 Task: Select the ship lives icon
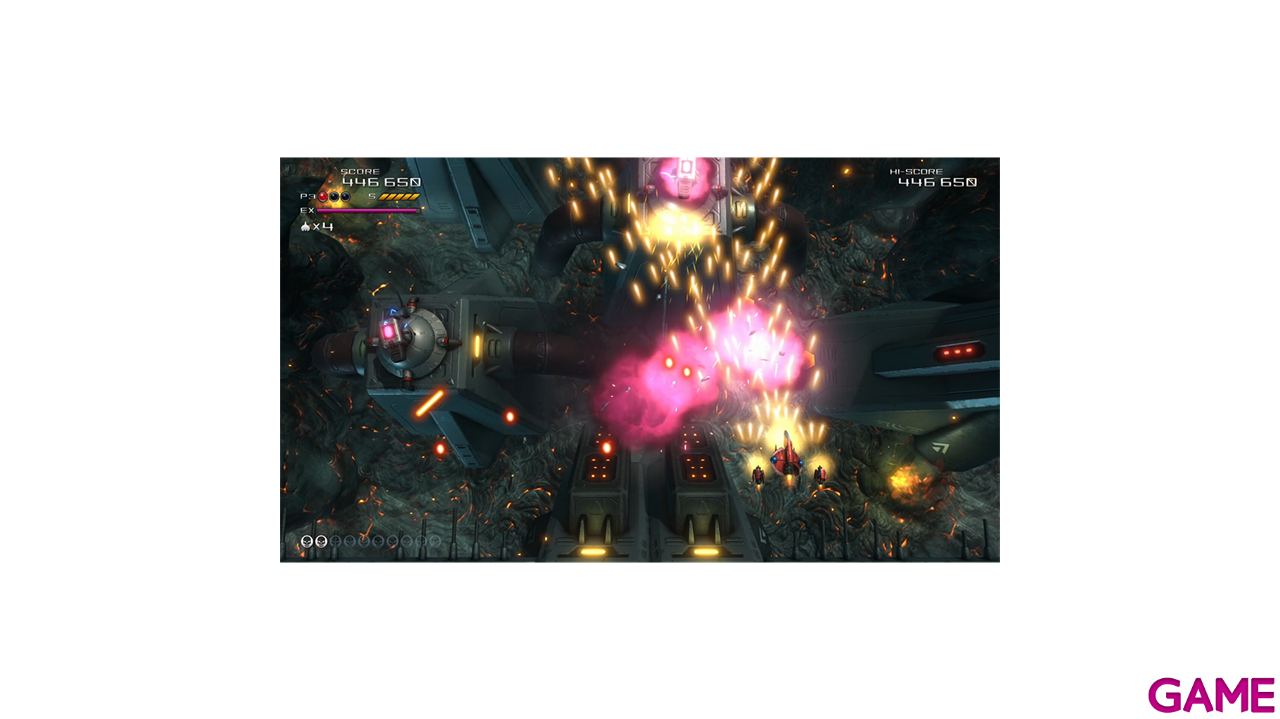pos(305,227)
